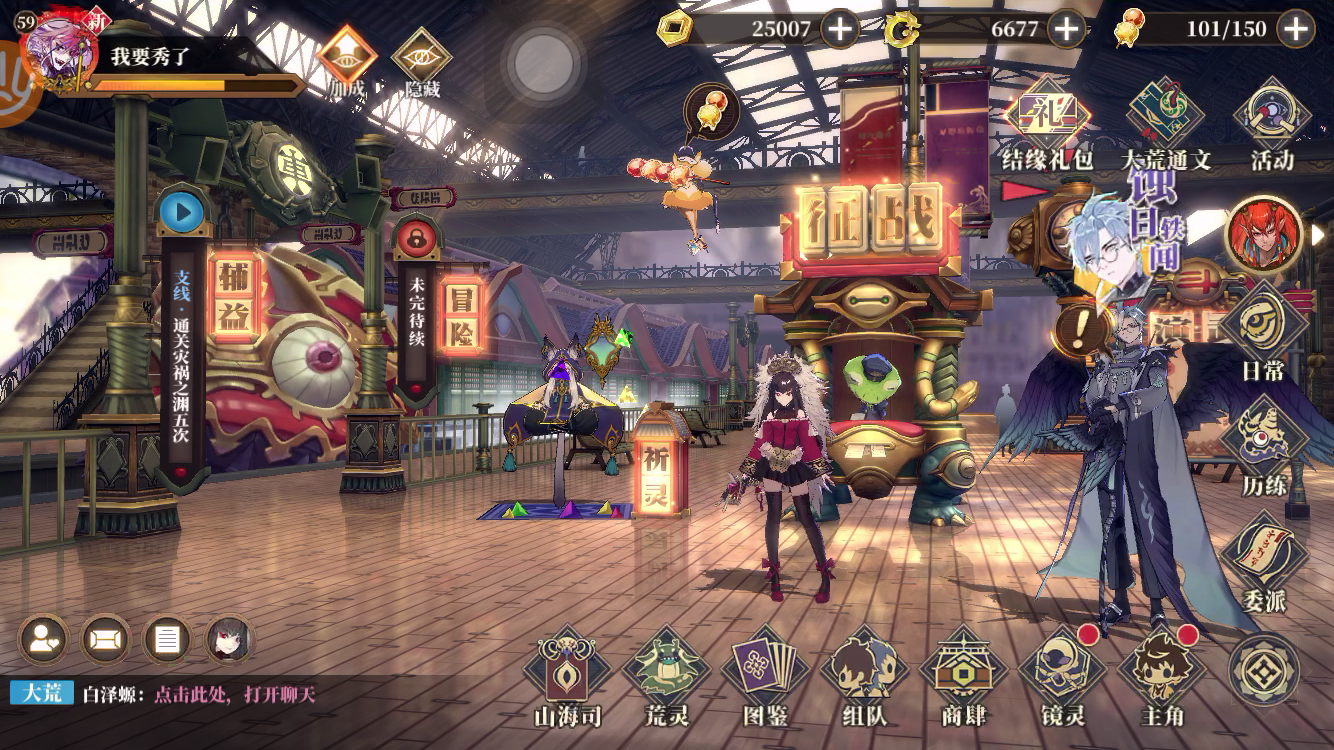
Task: Open the 图鉴 card codex
Action: (x=766, y=670)
